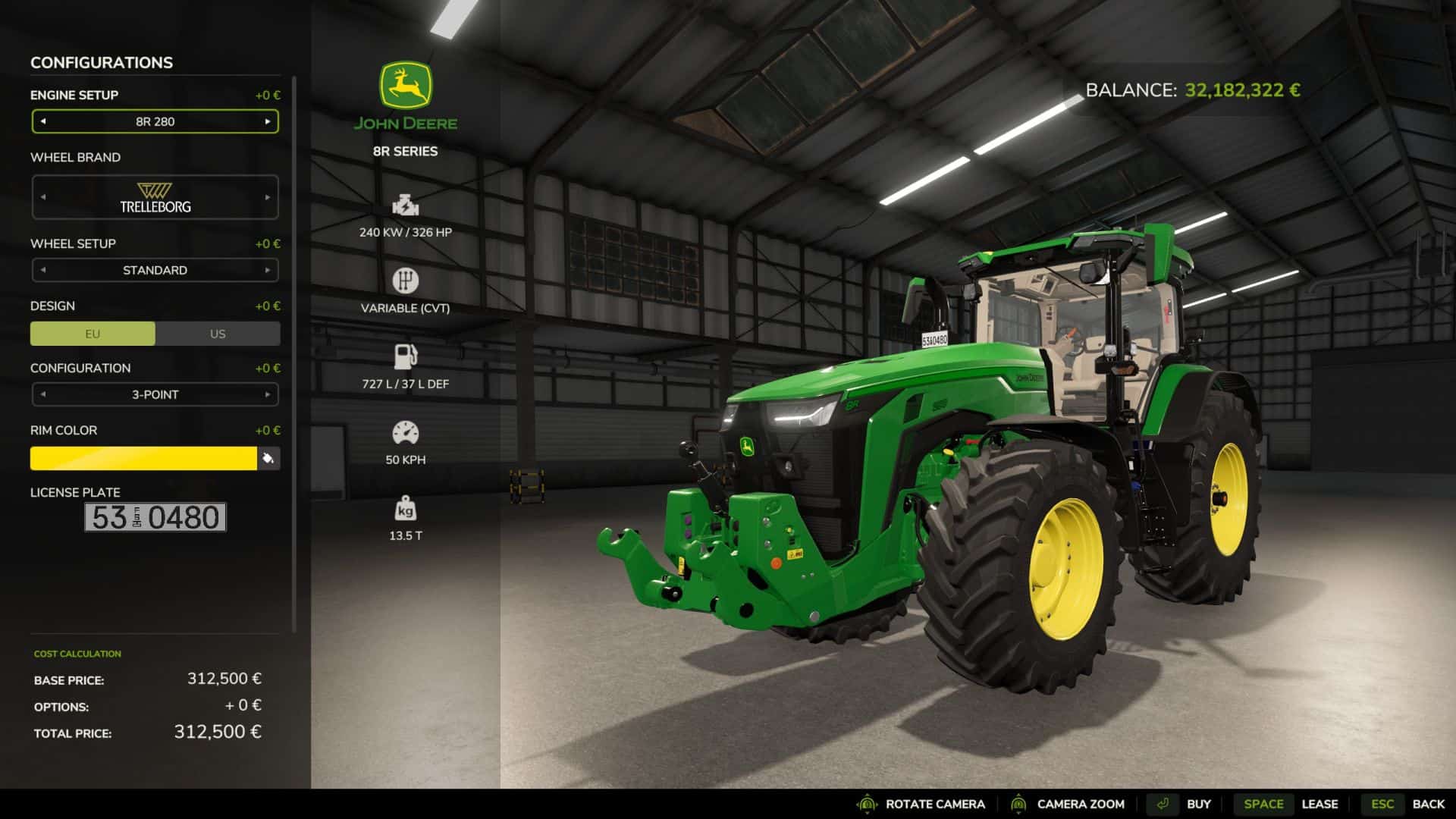Switch design to US
The height and width of the screenshot is (819, 1456).
(218, 334)
